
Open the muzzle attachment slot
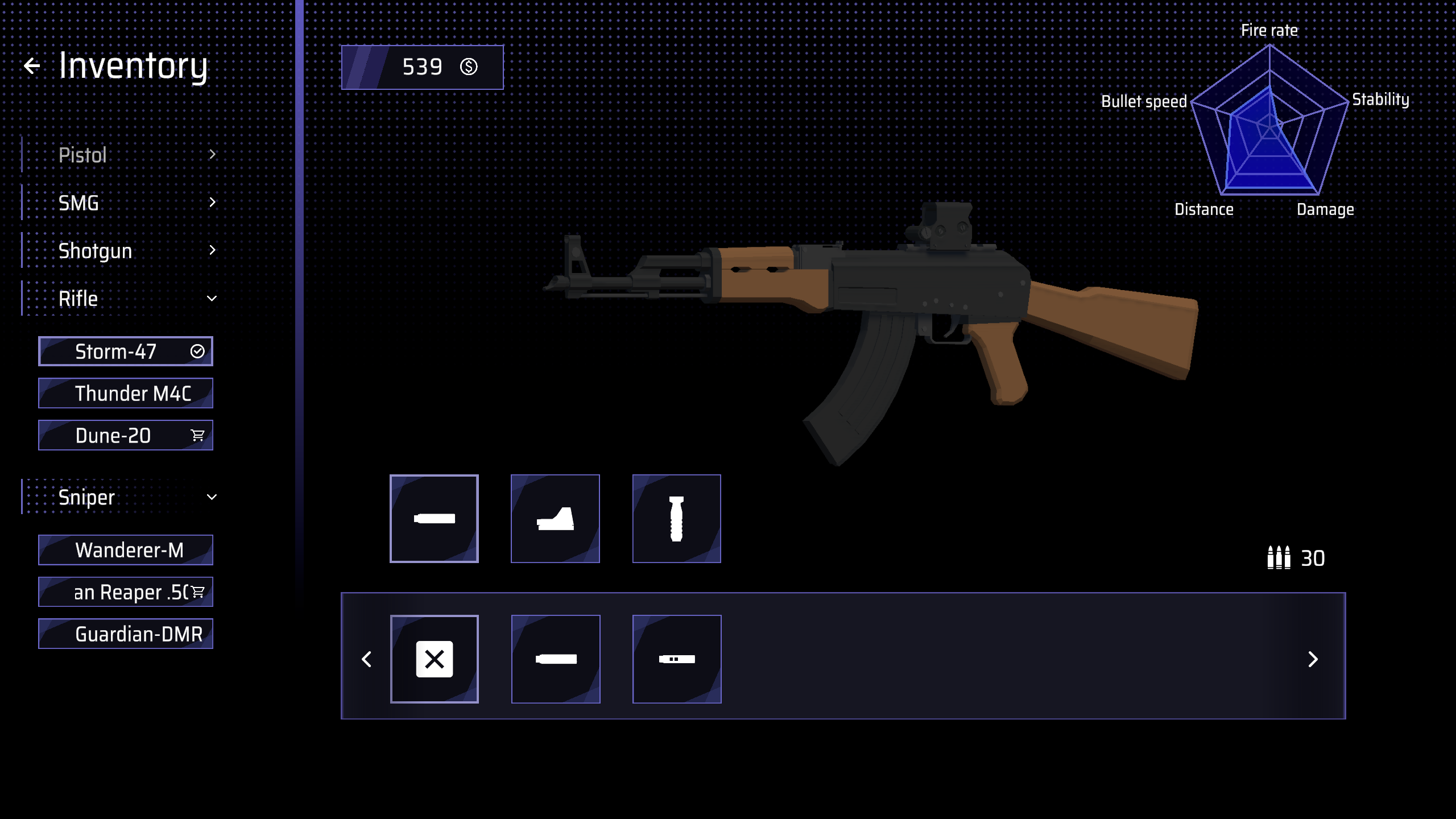[434, 518]
